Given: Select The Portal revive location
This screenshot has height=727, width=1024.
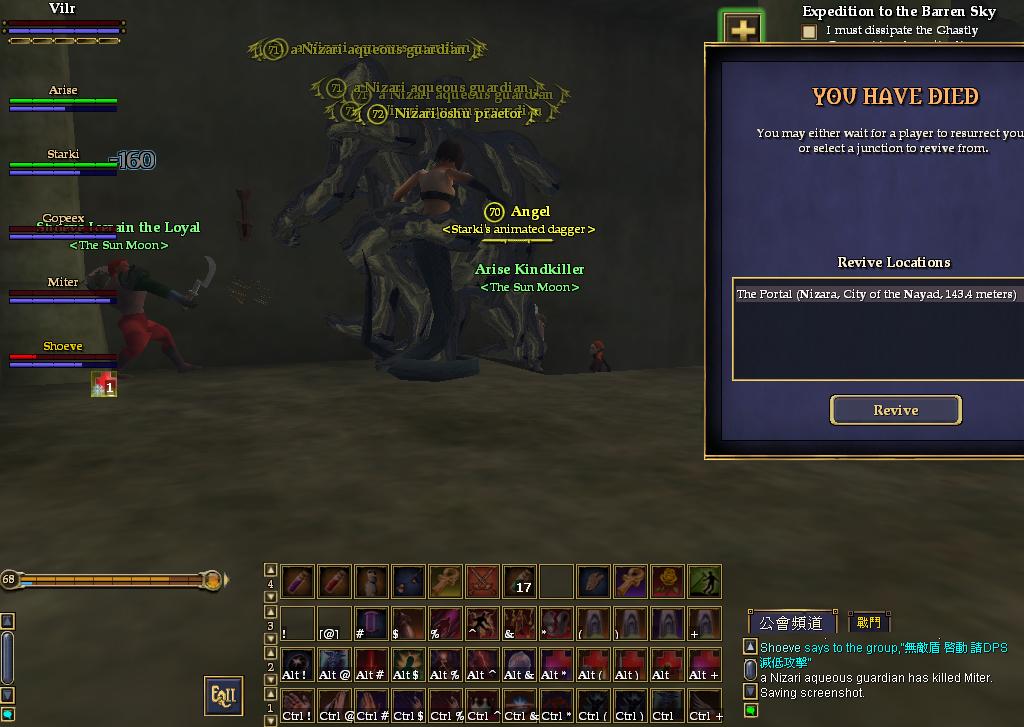Looking at the screenshot, I should pyautogui.click(x=876, y=294).
